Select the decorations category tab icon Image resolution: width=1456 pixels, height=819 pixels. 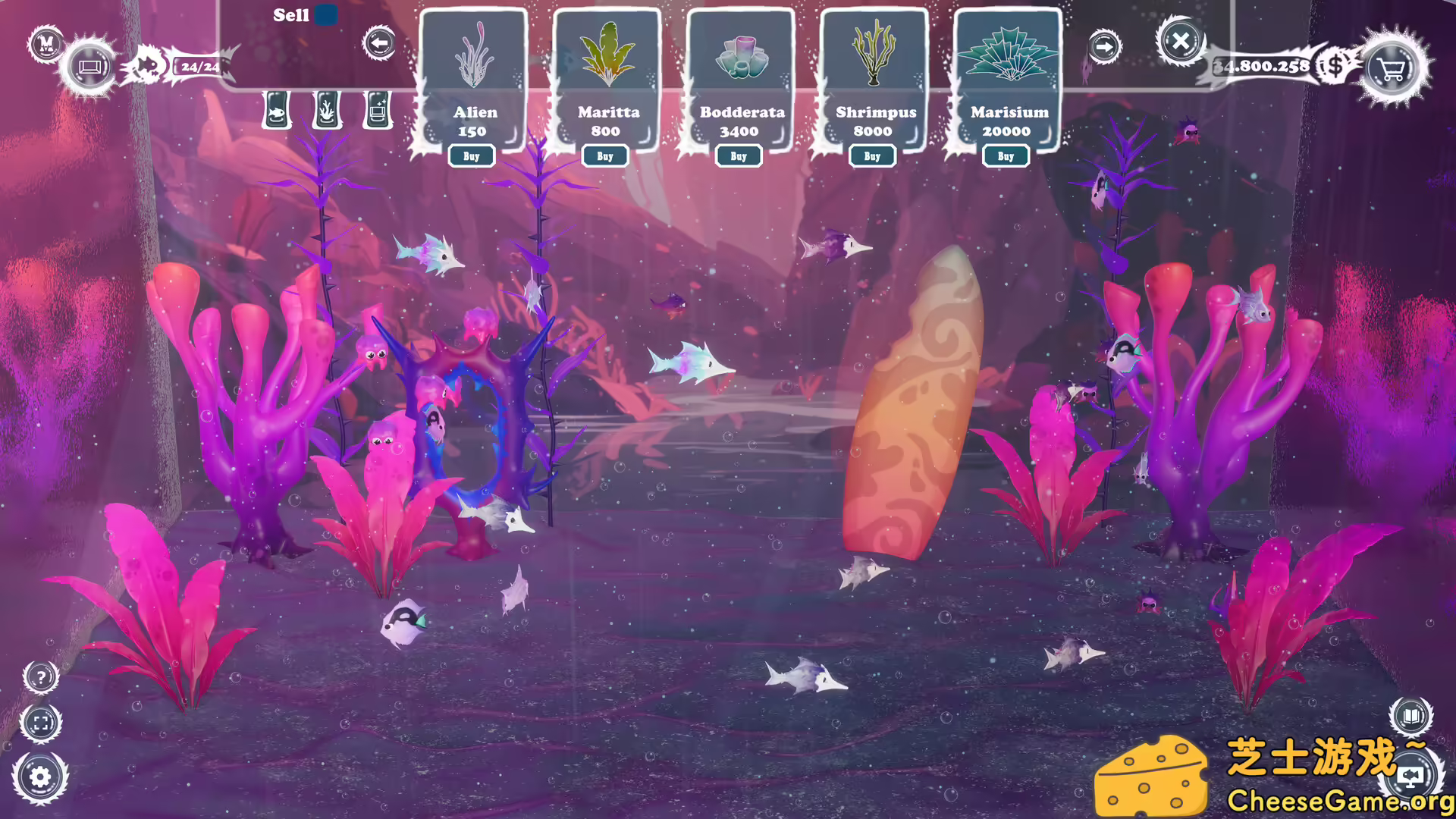[x=375, y=109]
